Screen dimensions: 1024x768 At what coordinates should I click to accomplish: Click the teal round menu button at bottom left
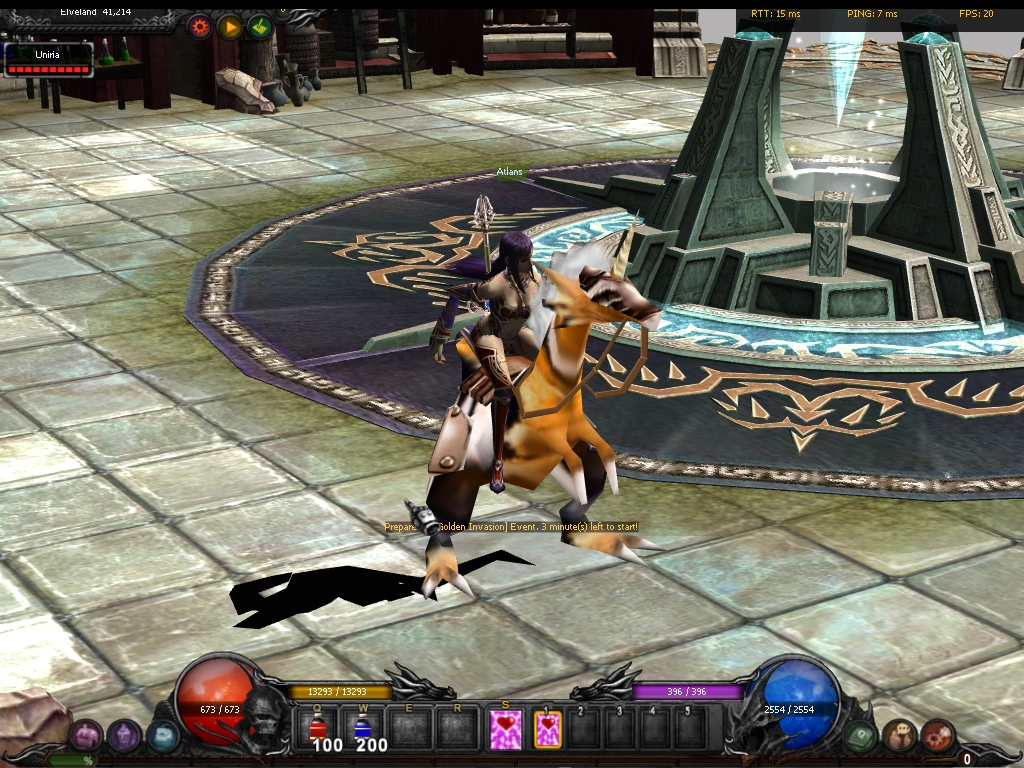point(162,736)
